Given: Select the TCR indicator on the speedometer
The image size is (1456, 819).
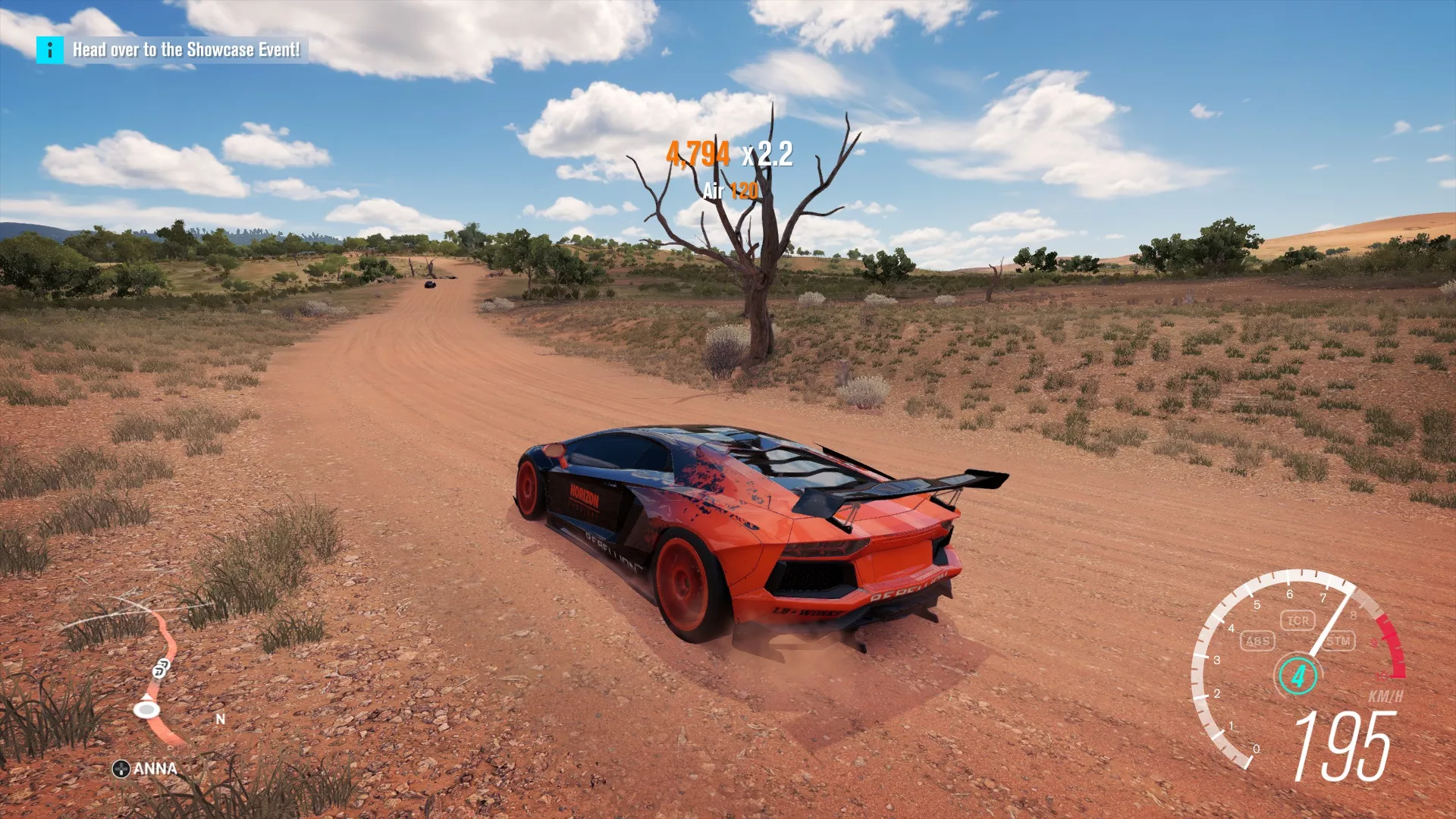Looking at the screenshot, I should (x=1299, y=620).
